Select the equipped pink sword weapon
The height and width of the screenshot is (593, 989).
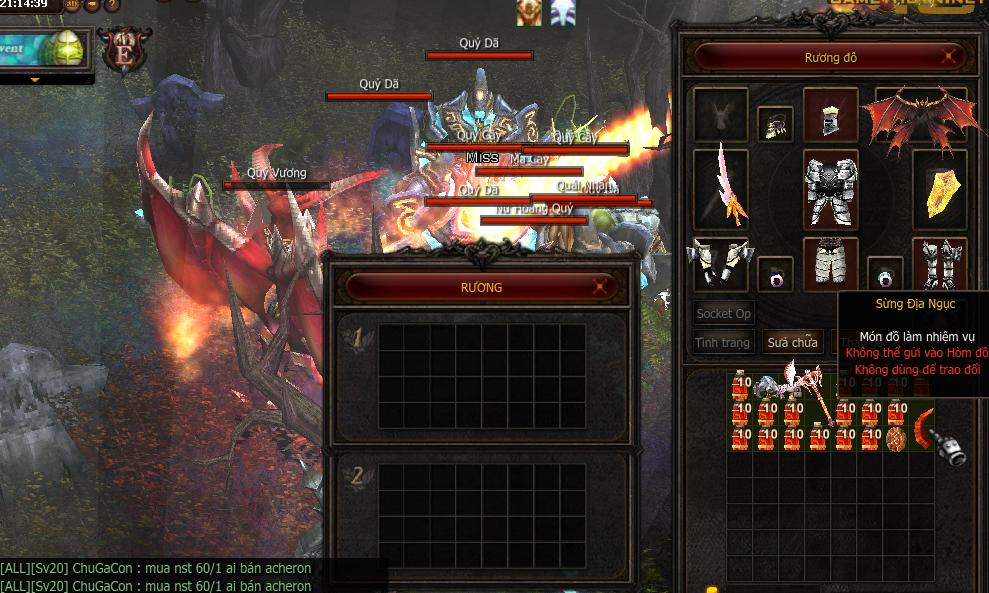tap(723, 188)
